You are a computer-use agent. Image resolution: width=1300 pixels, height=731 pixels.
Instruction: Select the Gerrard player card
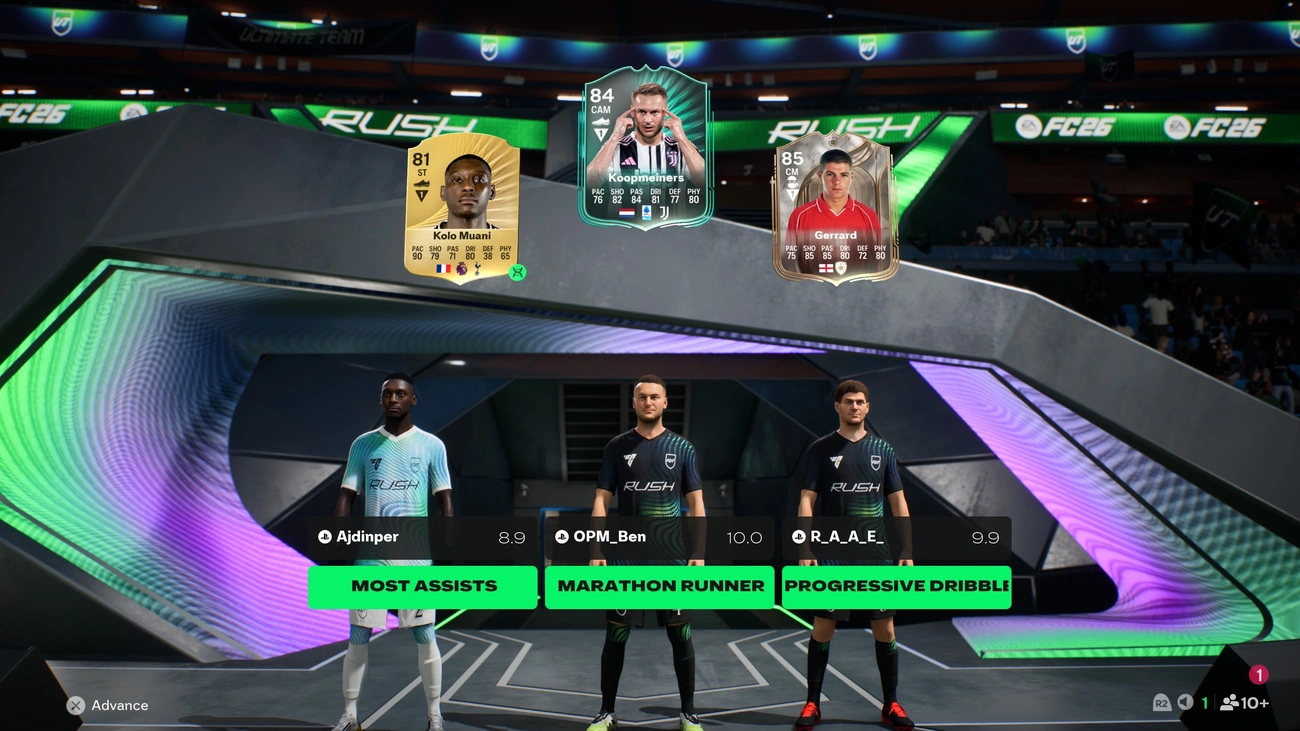click(x=834, y=208)
